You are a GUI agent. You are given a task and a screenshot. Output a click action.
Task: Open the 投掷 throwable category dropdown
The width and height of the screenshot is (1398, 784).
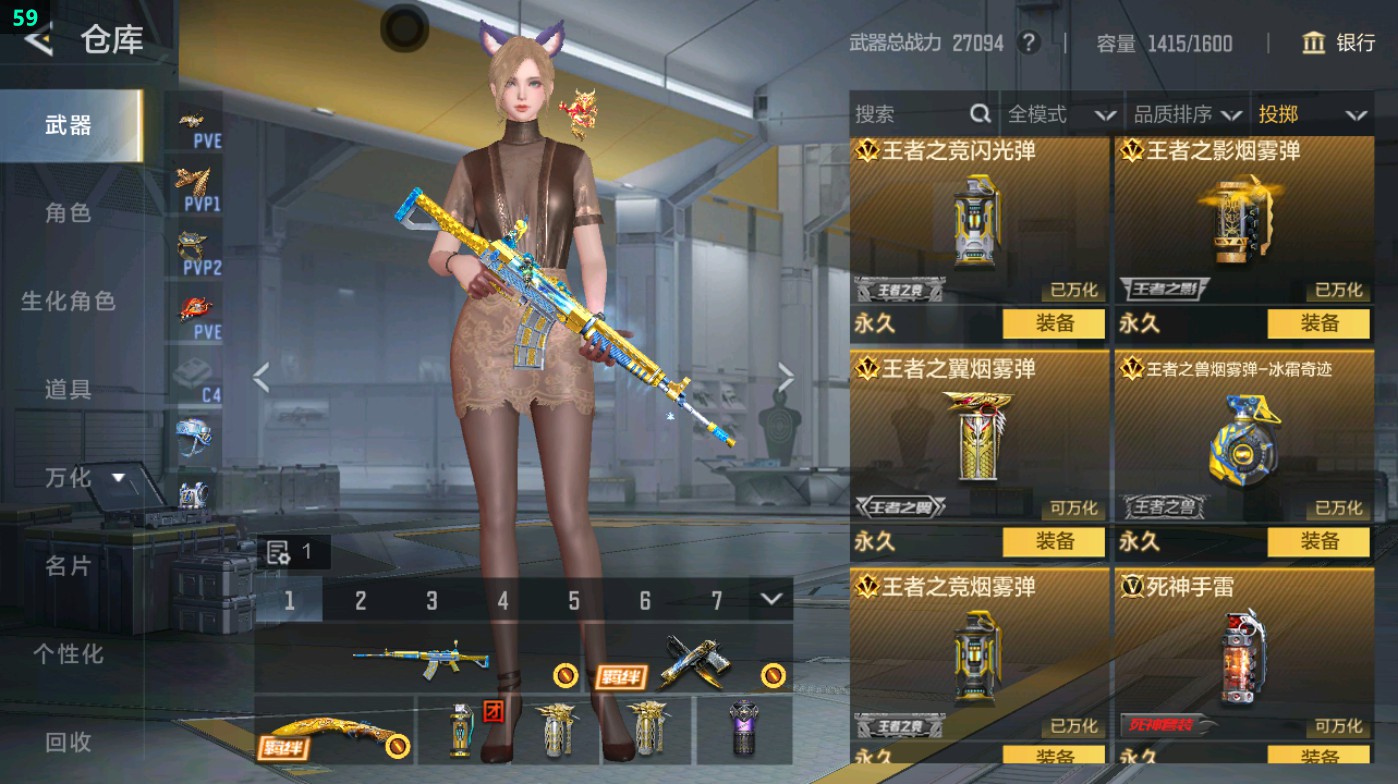tap(1312, 114)
